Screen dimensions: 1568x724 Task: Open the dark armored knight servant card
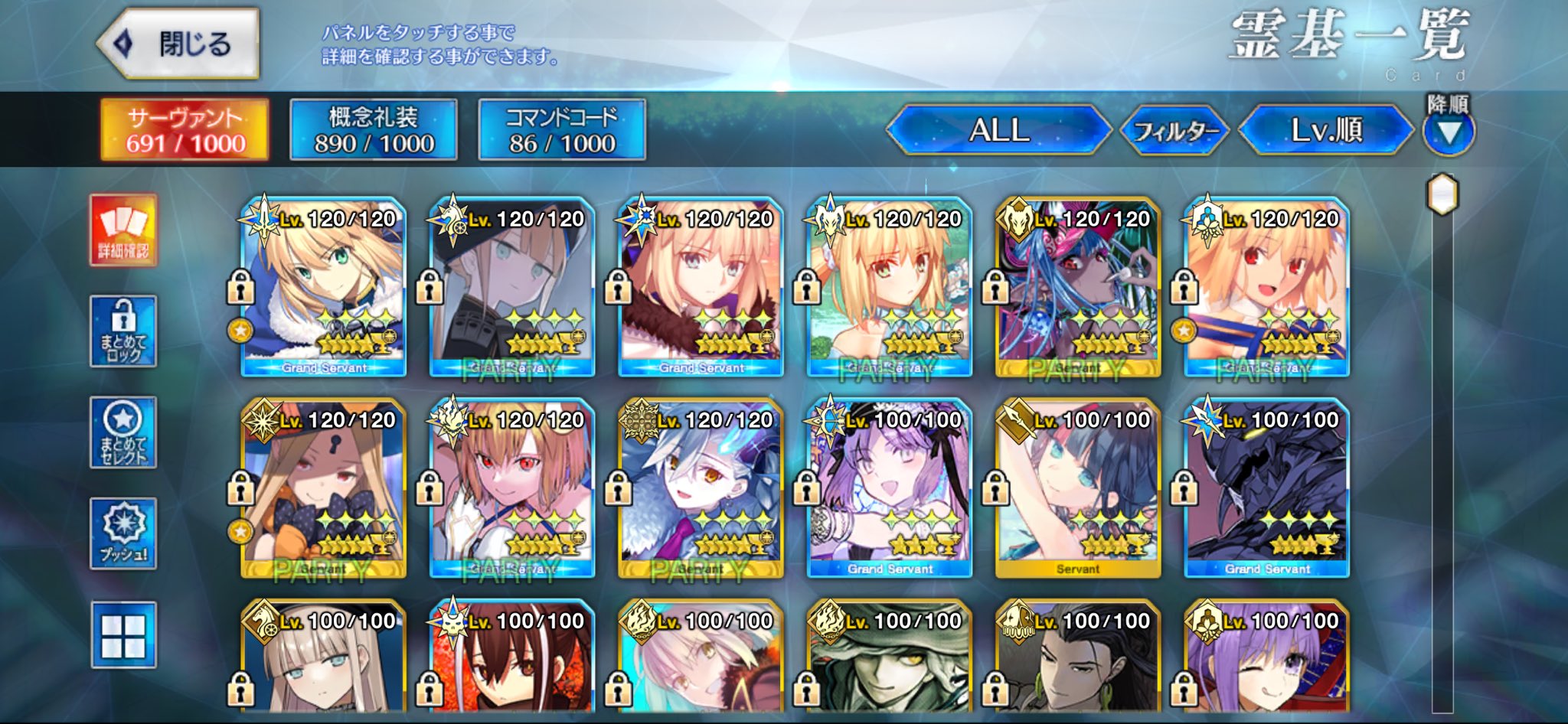click(1266, 488)
